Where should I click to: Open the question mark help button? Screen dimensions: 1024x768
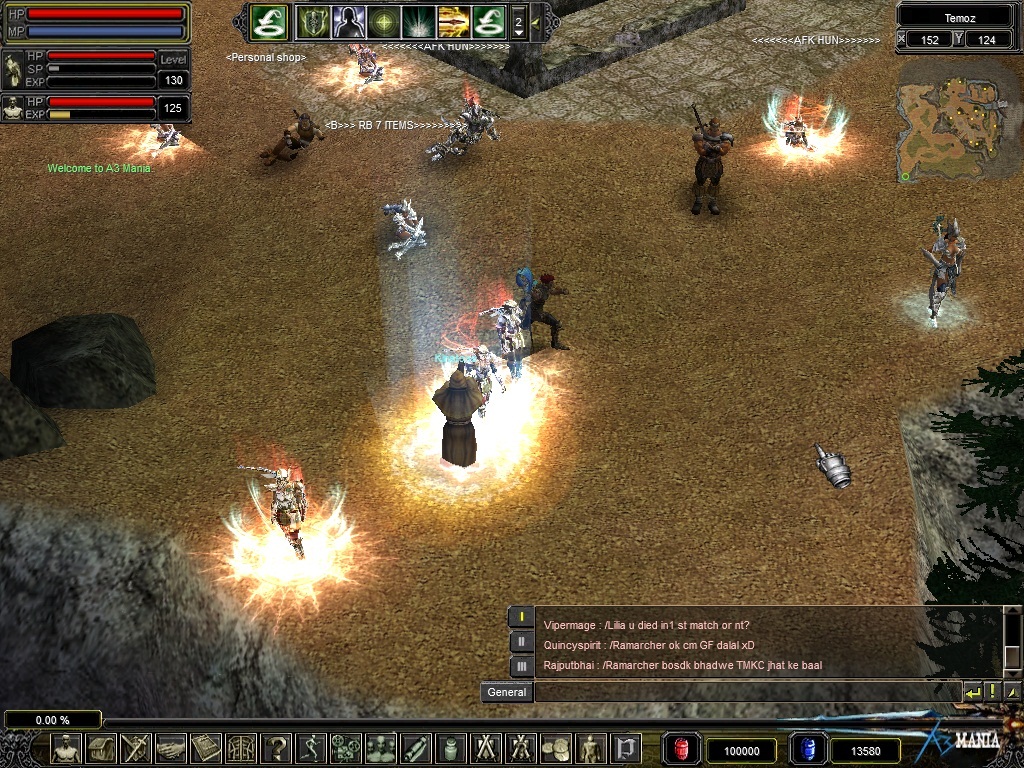tap(276, 748)
